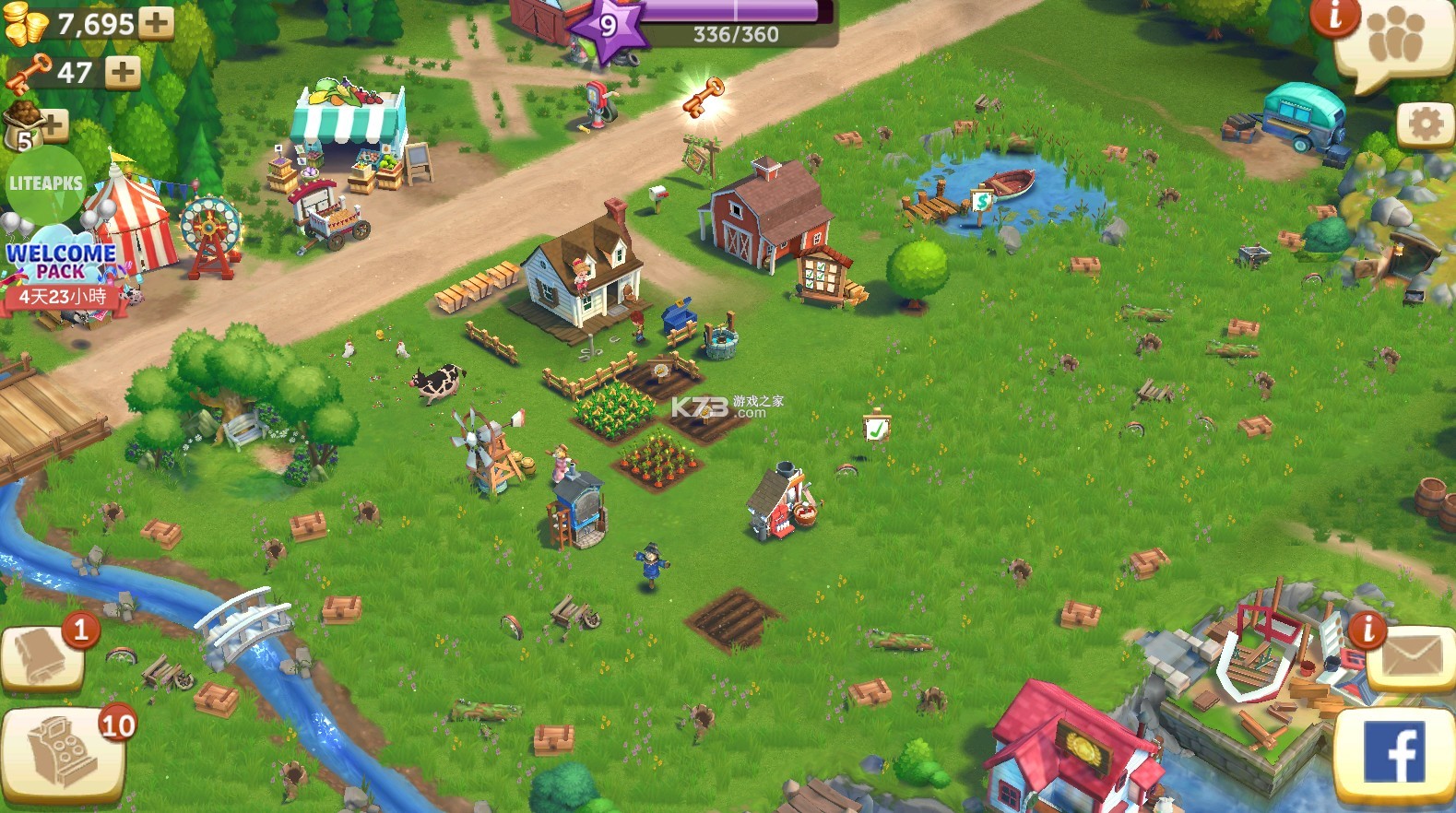Check the envelope mail inbox
The image size is (1456, 813).
coord(1411,658)
